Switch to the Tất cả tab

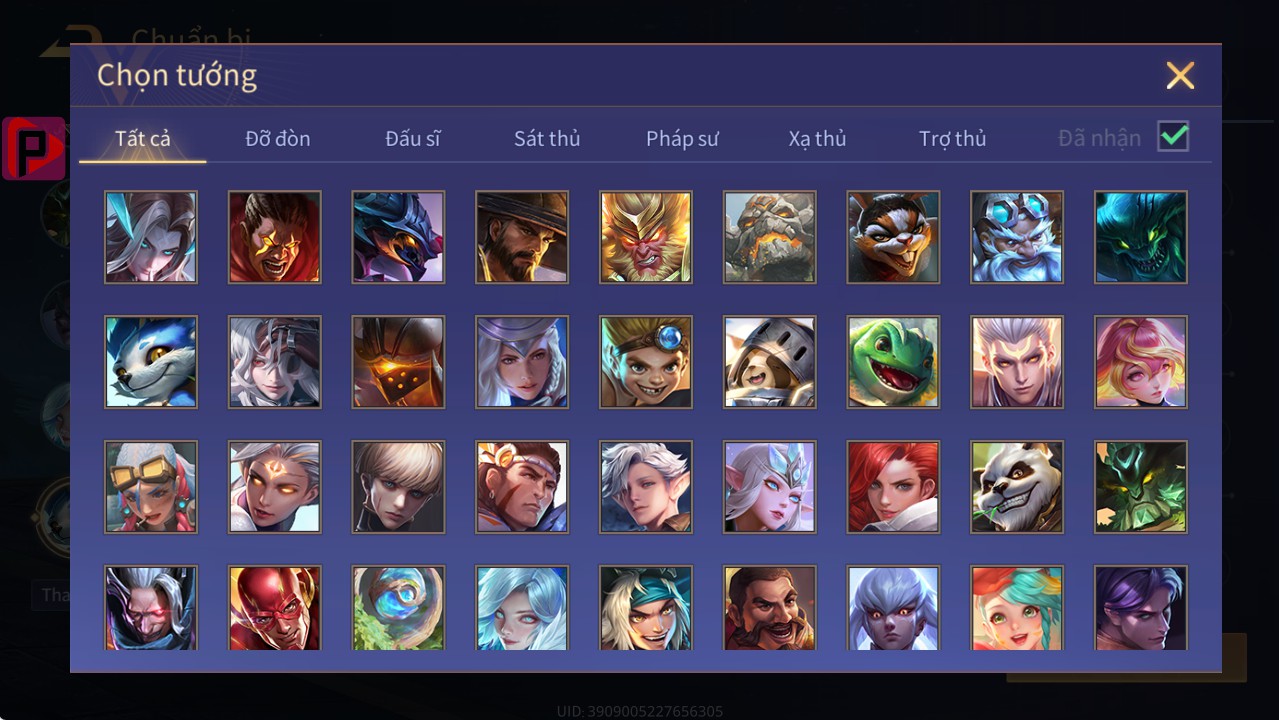143,139
